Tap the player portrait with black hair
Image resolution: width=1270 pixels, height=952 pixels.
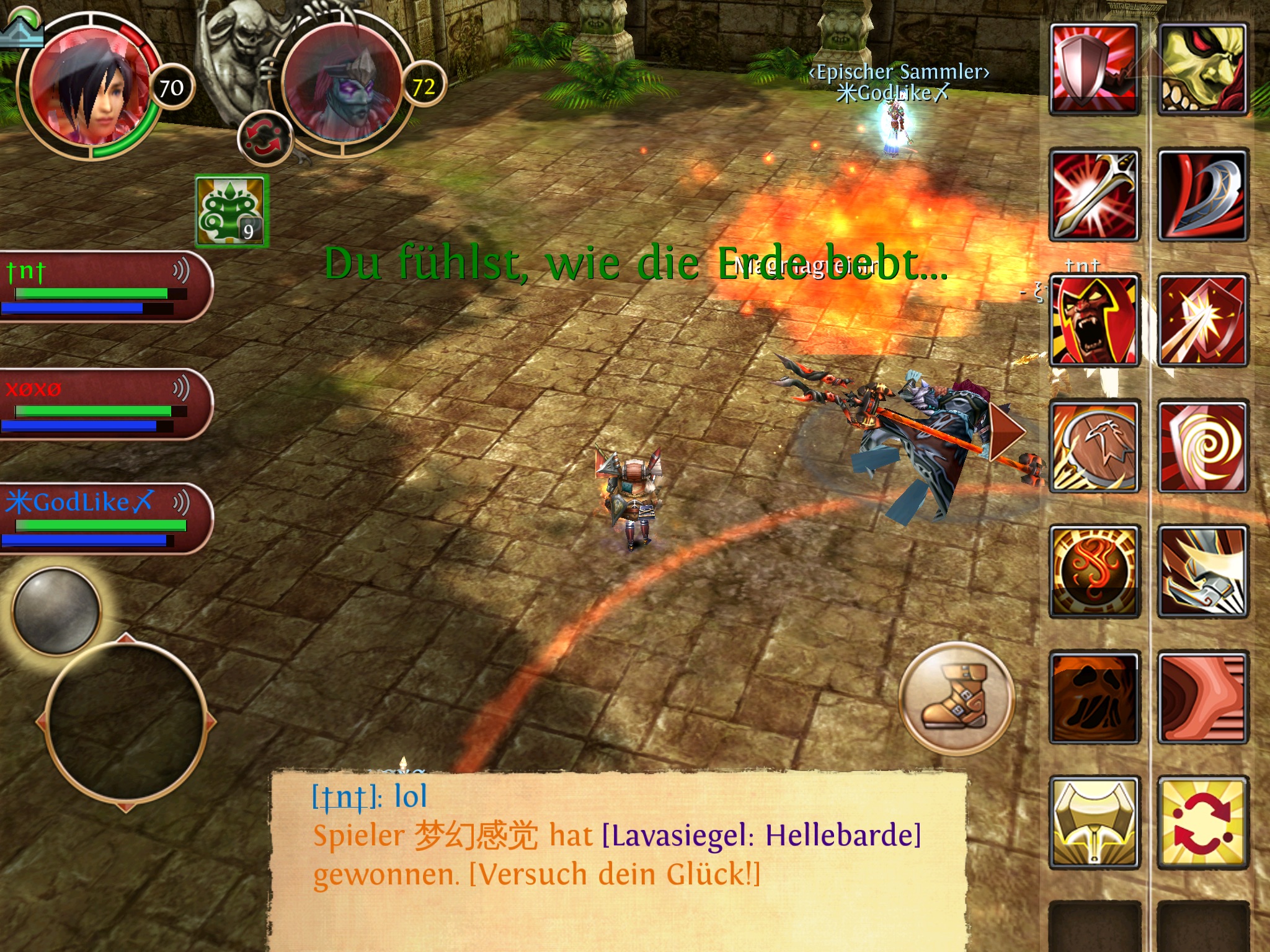pyautogui.click(x=90, y=87)
